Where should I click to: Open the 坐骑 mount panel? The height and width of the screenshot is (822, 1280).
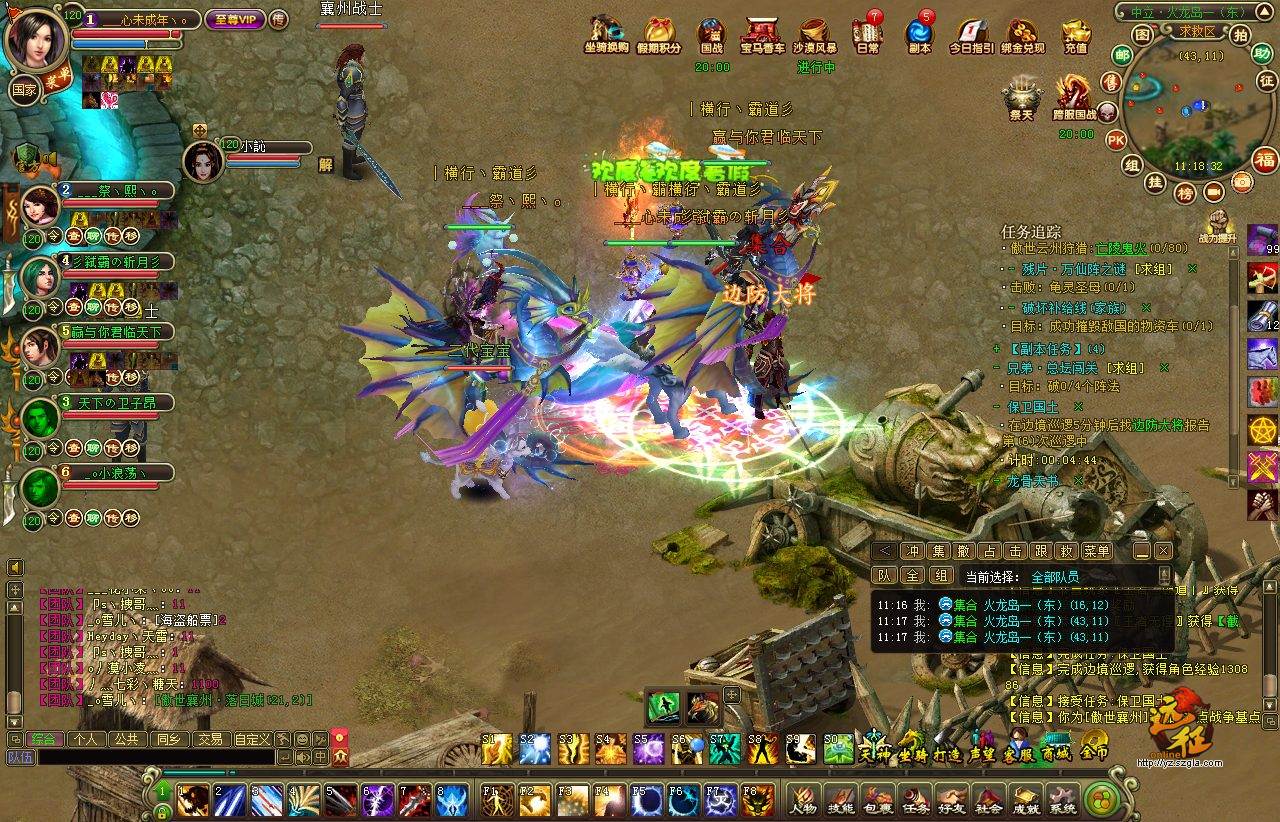coord(911,749)
